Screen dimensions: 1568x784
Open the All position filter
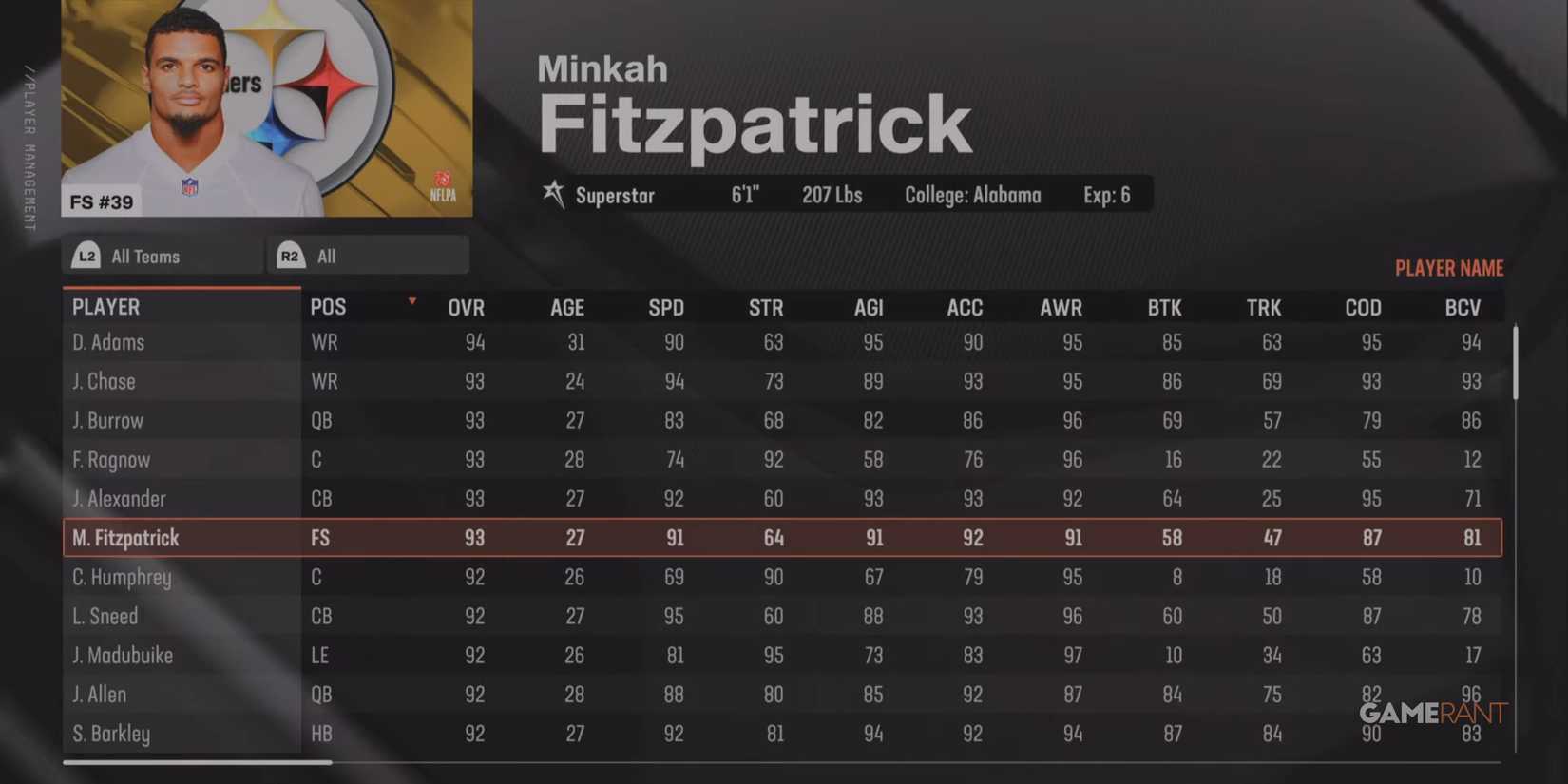(x=366, y=255)
